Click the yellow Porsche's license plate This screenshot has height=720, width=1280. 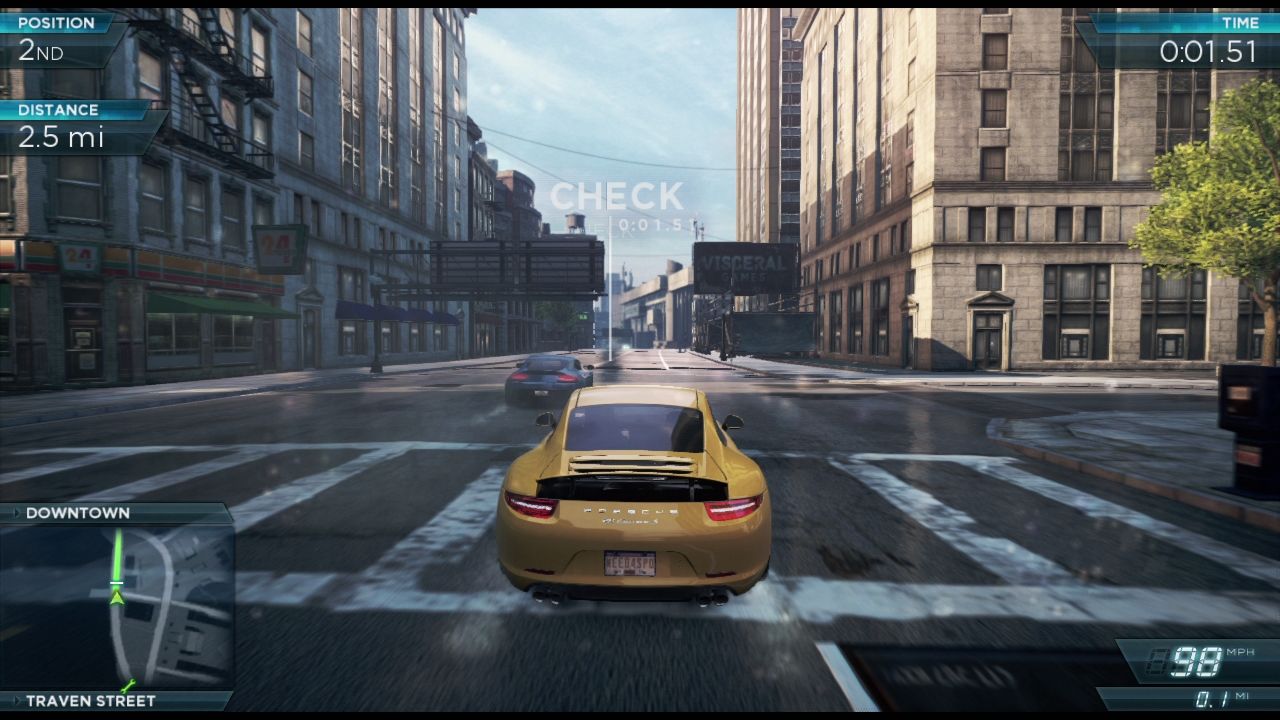[x=629, y=564]
